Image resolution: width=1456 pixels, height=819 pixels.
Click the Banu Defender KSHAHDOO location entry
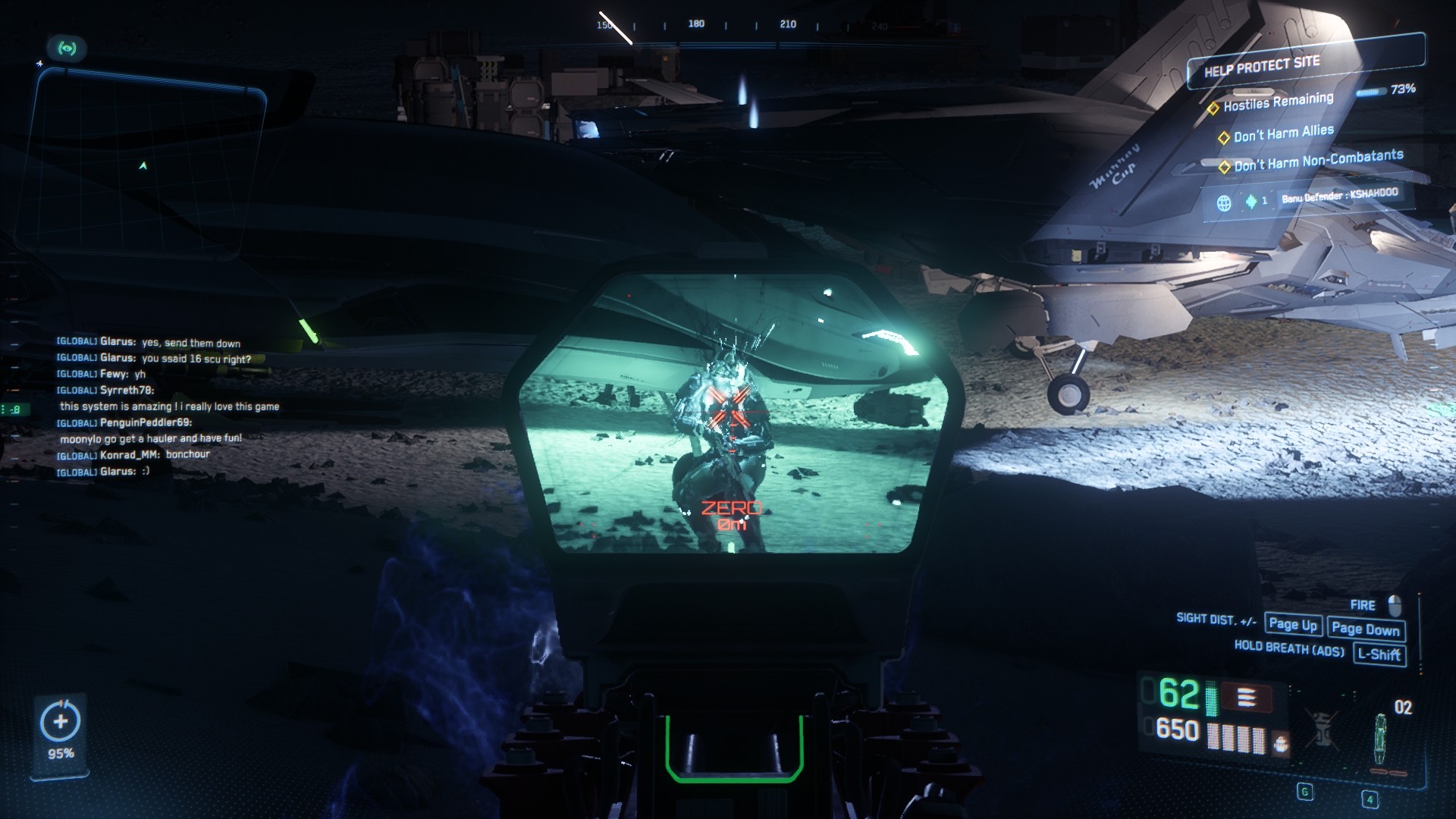(1339, 196)
